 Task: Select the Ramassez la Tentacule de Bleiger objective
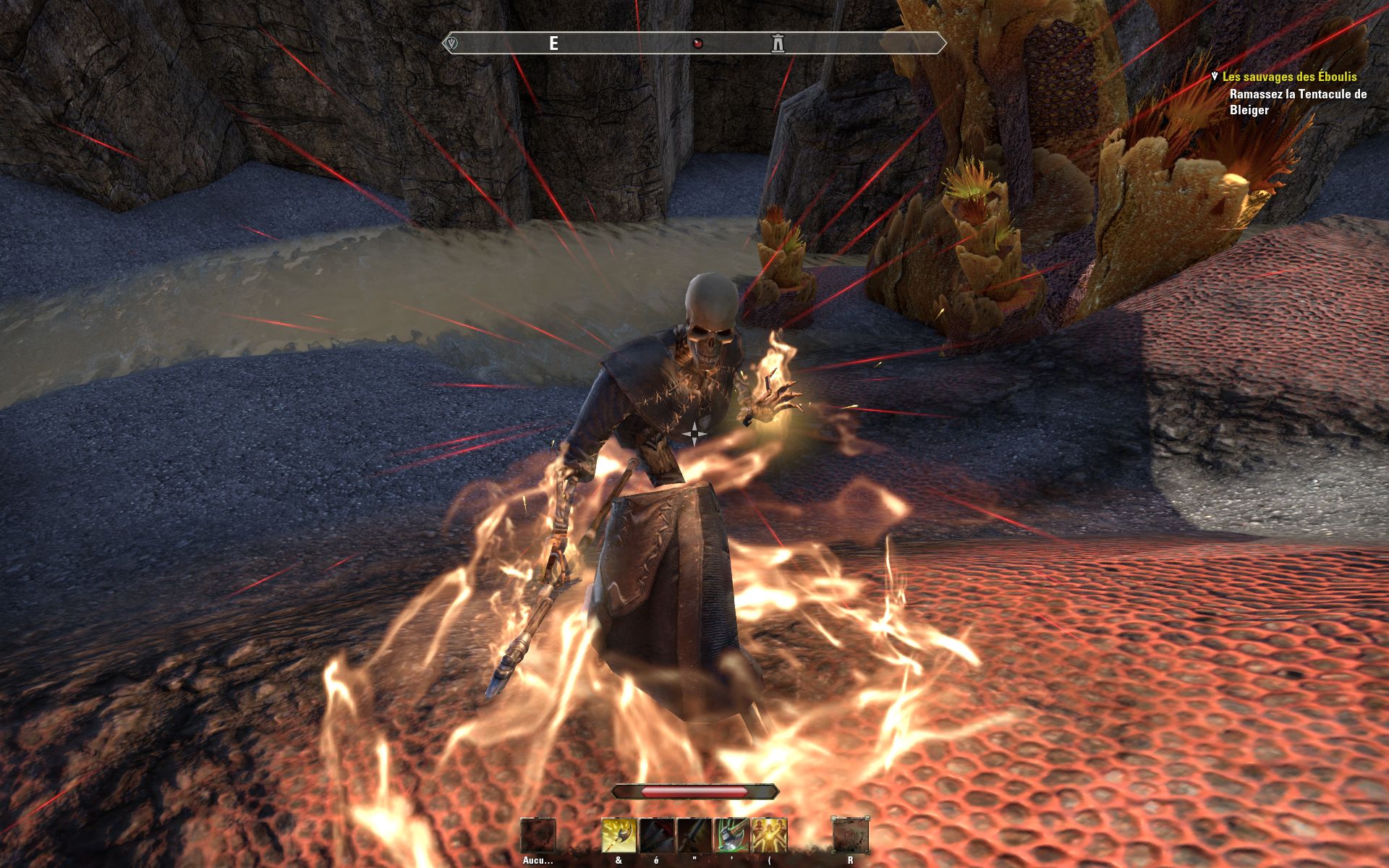[1298, 102]
